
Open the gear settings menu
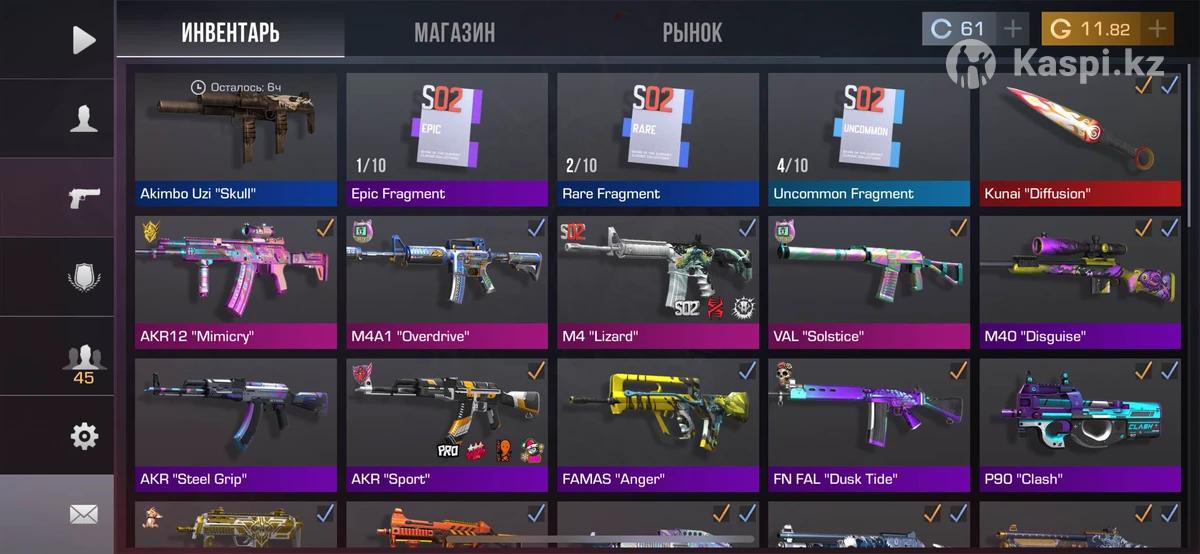click(x=84, y=436)
